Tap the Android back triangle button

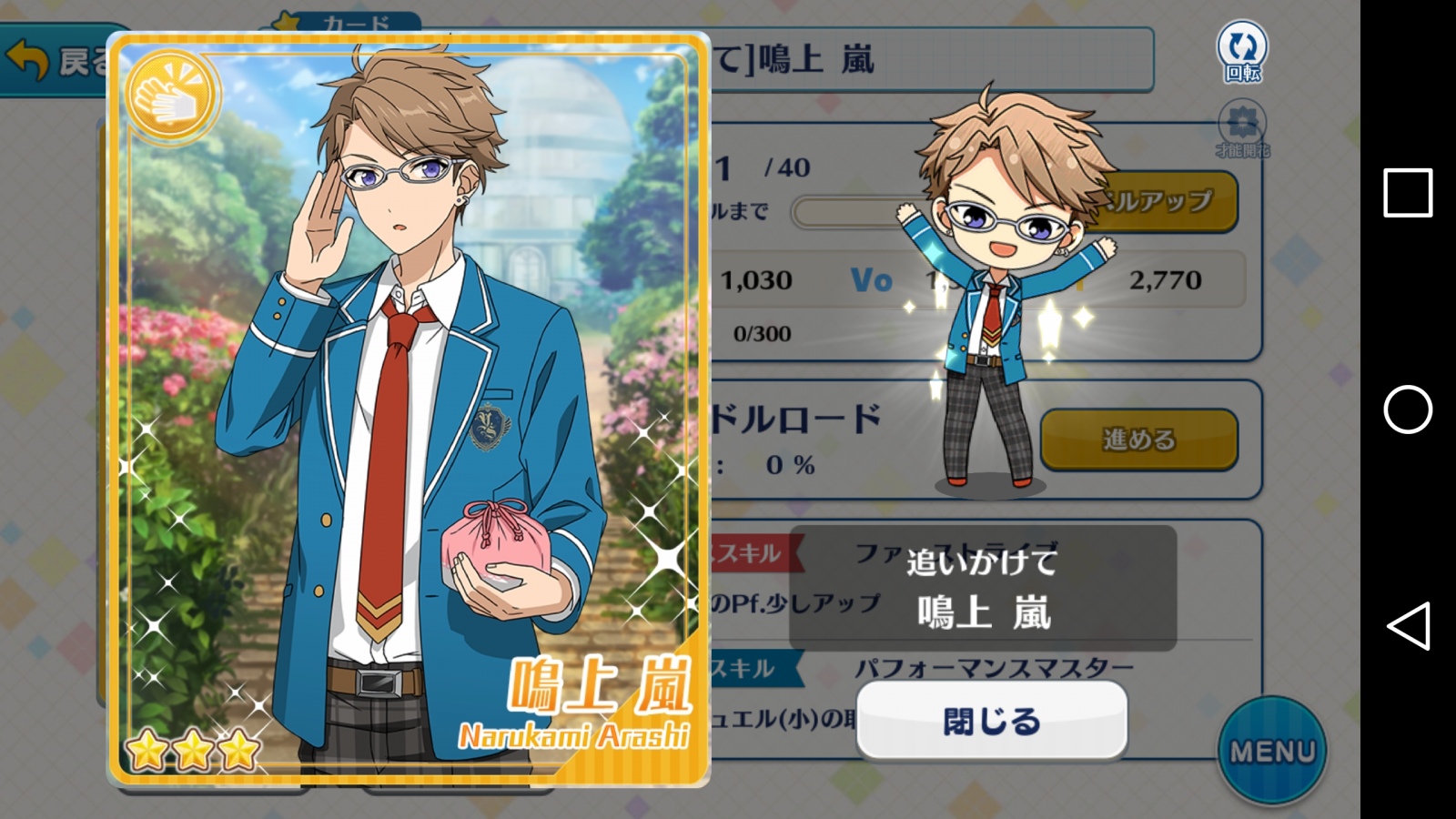pyautogui.click(x=1407, y=626)
